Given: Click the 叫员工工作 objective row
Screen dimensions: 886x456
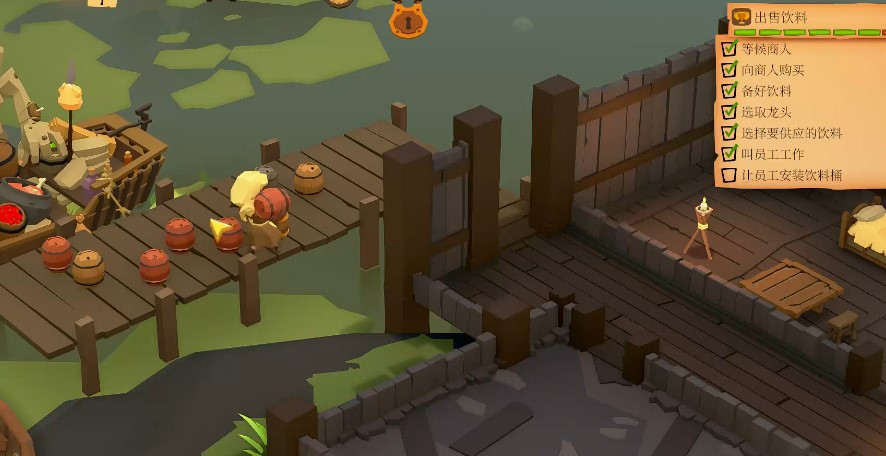Looking at the screenshot, I should coord(772,153).
